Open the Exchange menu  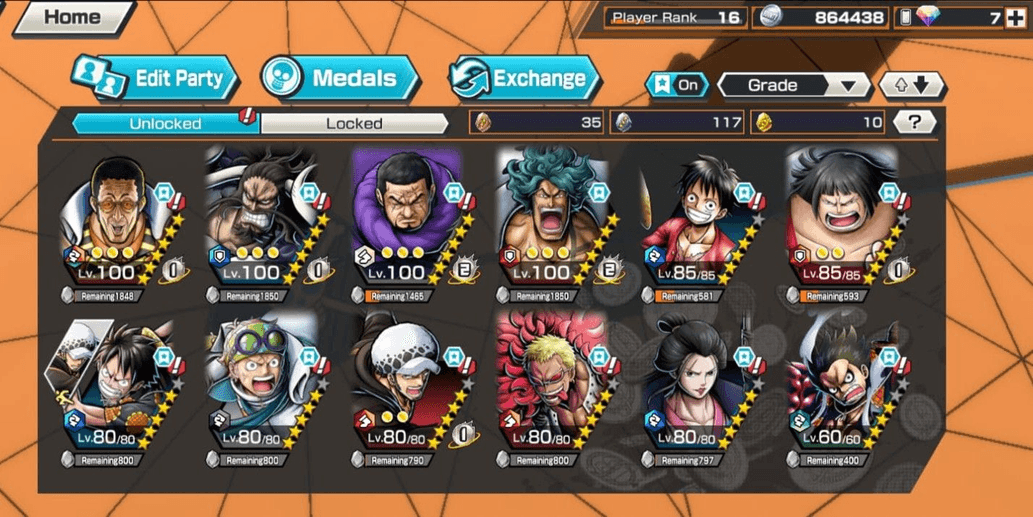point(525,78)
